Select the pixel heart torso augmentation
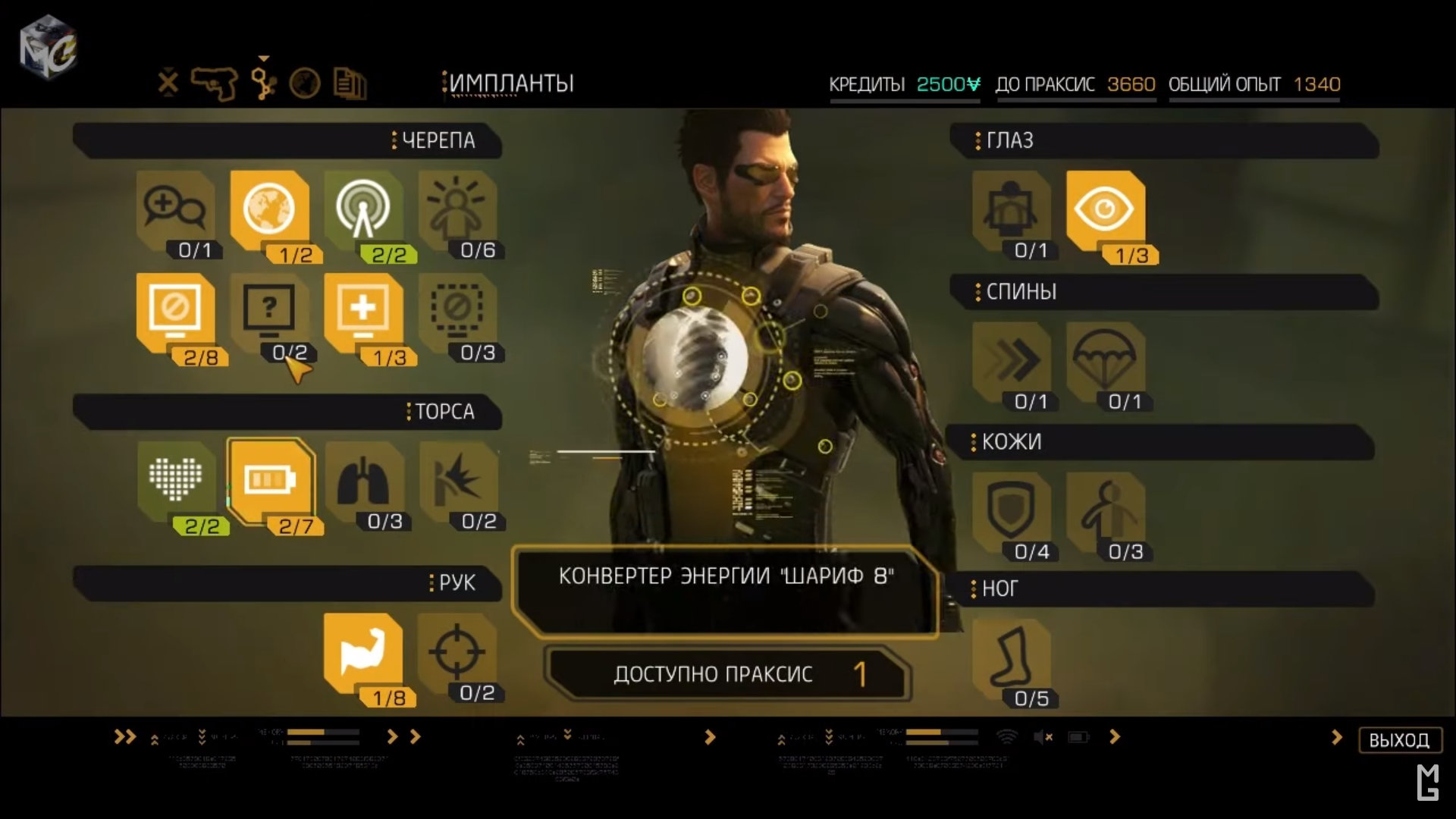 click(176, 480)
